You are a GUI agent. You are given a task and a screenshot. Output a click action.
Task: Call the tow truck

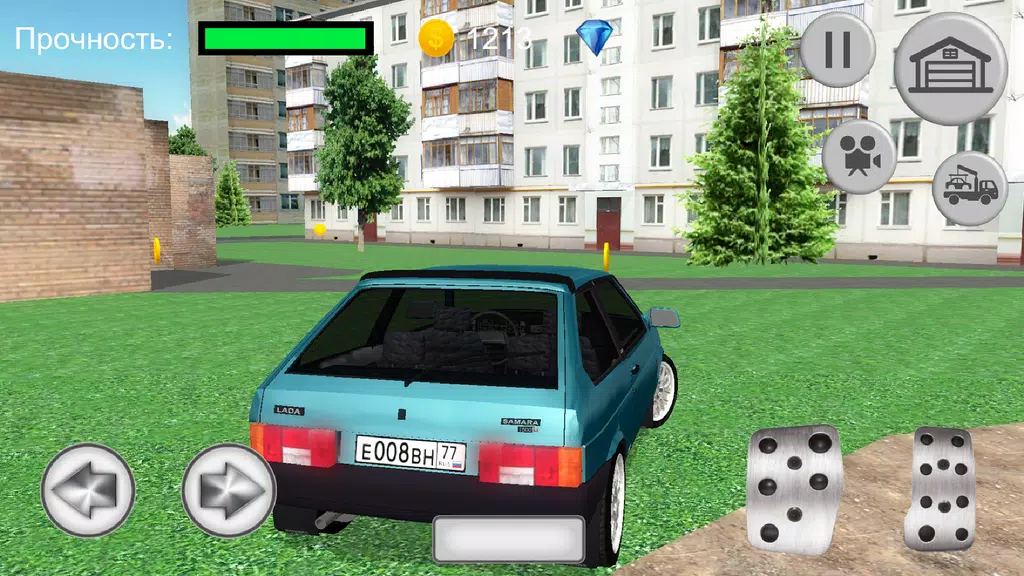[x=969, y=188]
